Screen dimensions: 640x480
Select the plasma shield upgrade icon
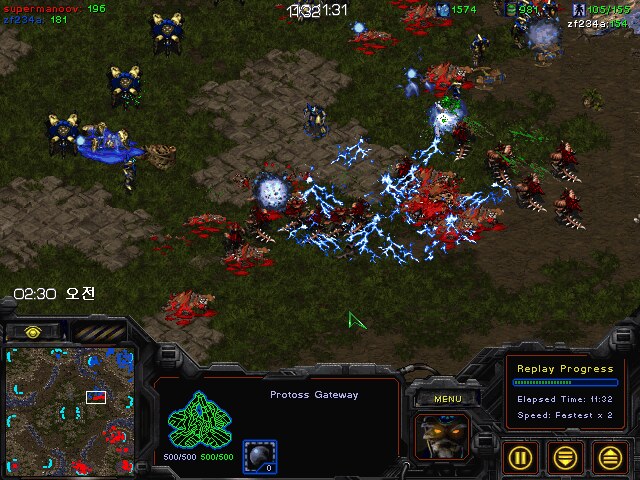tap(260, 454)
